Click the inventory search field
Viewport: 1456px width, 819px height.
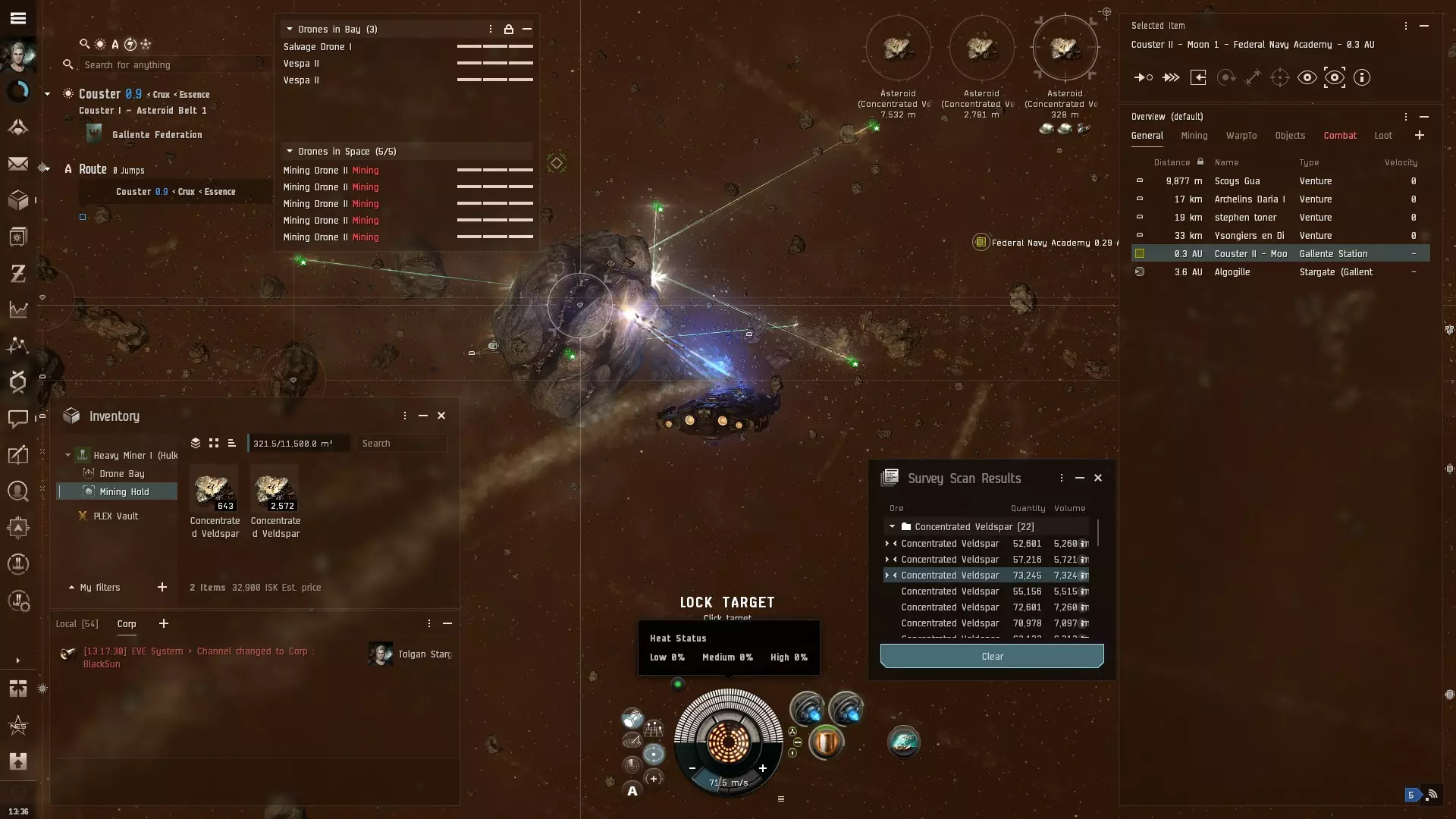(402, 443)
